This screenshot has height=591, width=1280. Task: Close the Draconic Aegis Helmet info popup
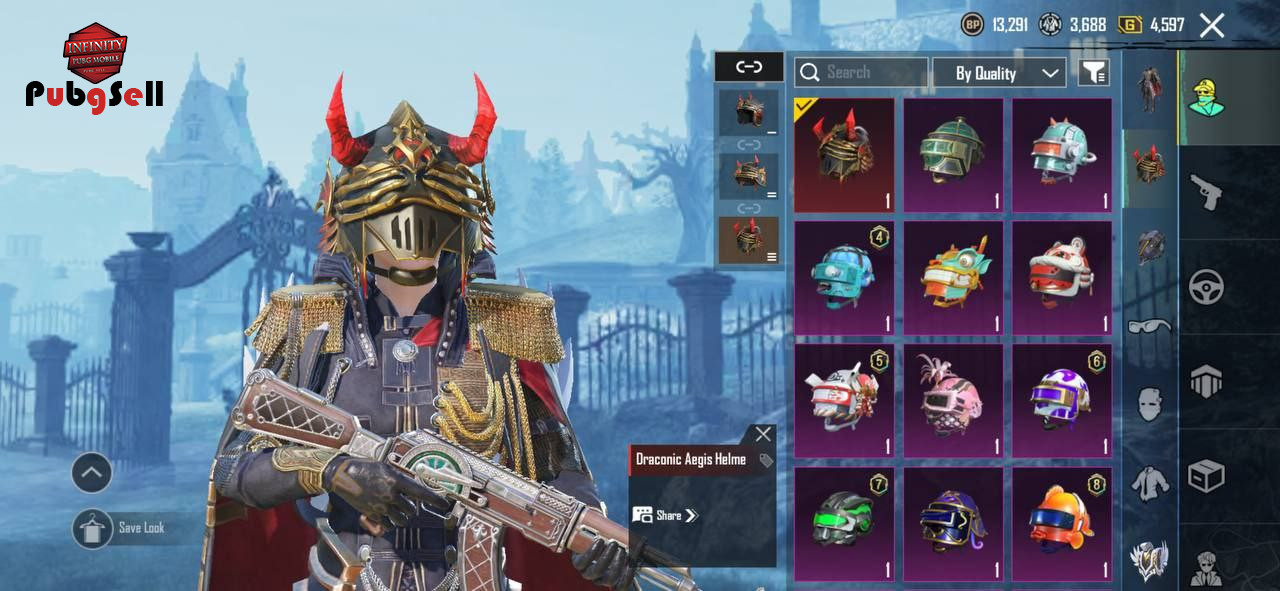[763, 434]
